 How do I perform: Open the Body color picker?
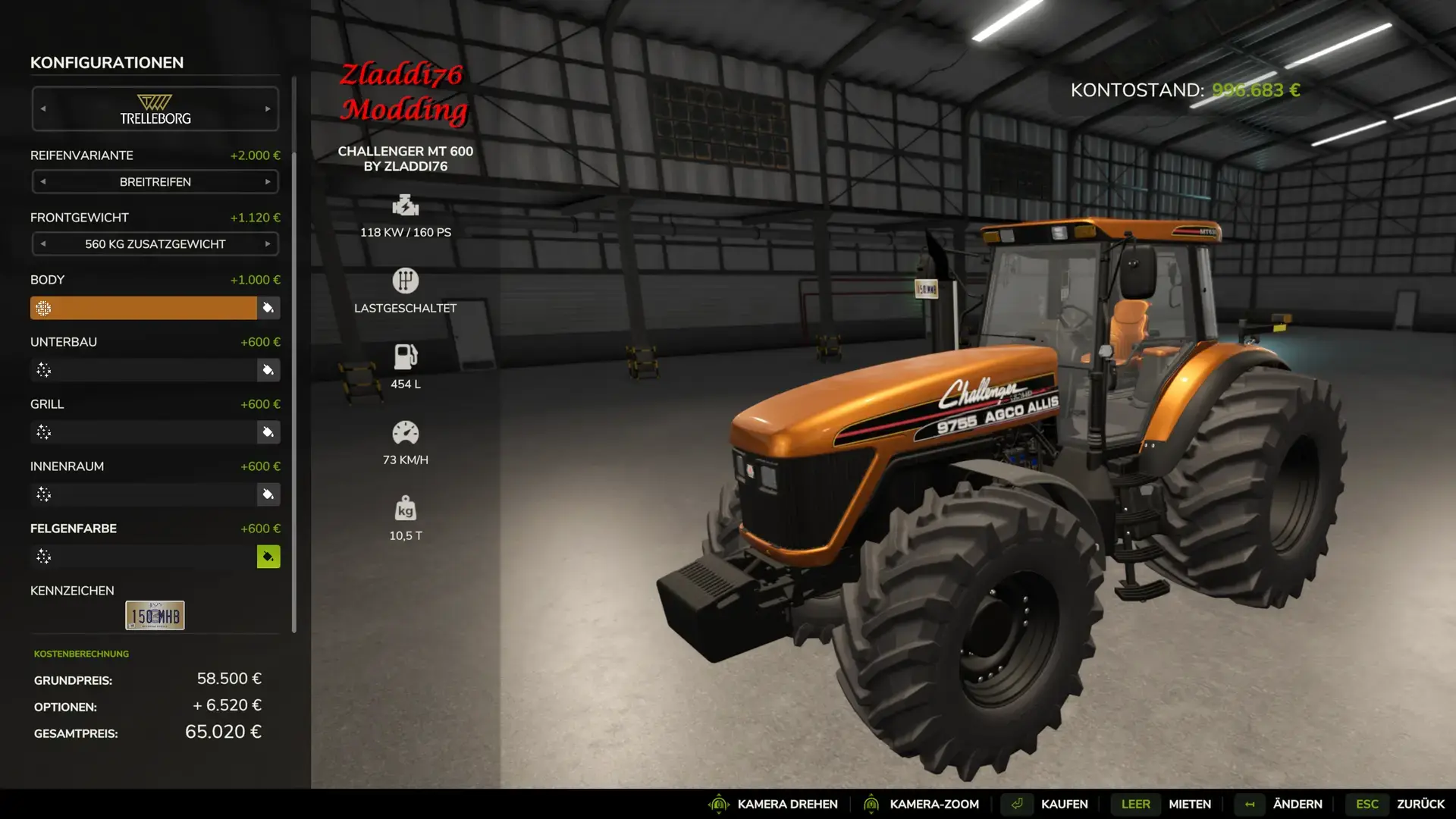268,308
